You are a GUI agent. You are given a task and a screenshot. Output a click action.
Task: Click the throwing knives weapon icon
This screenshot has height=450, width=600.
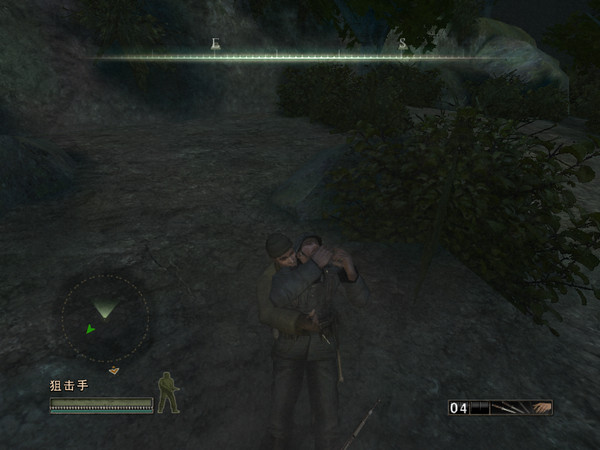point(511,407)
